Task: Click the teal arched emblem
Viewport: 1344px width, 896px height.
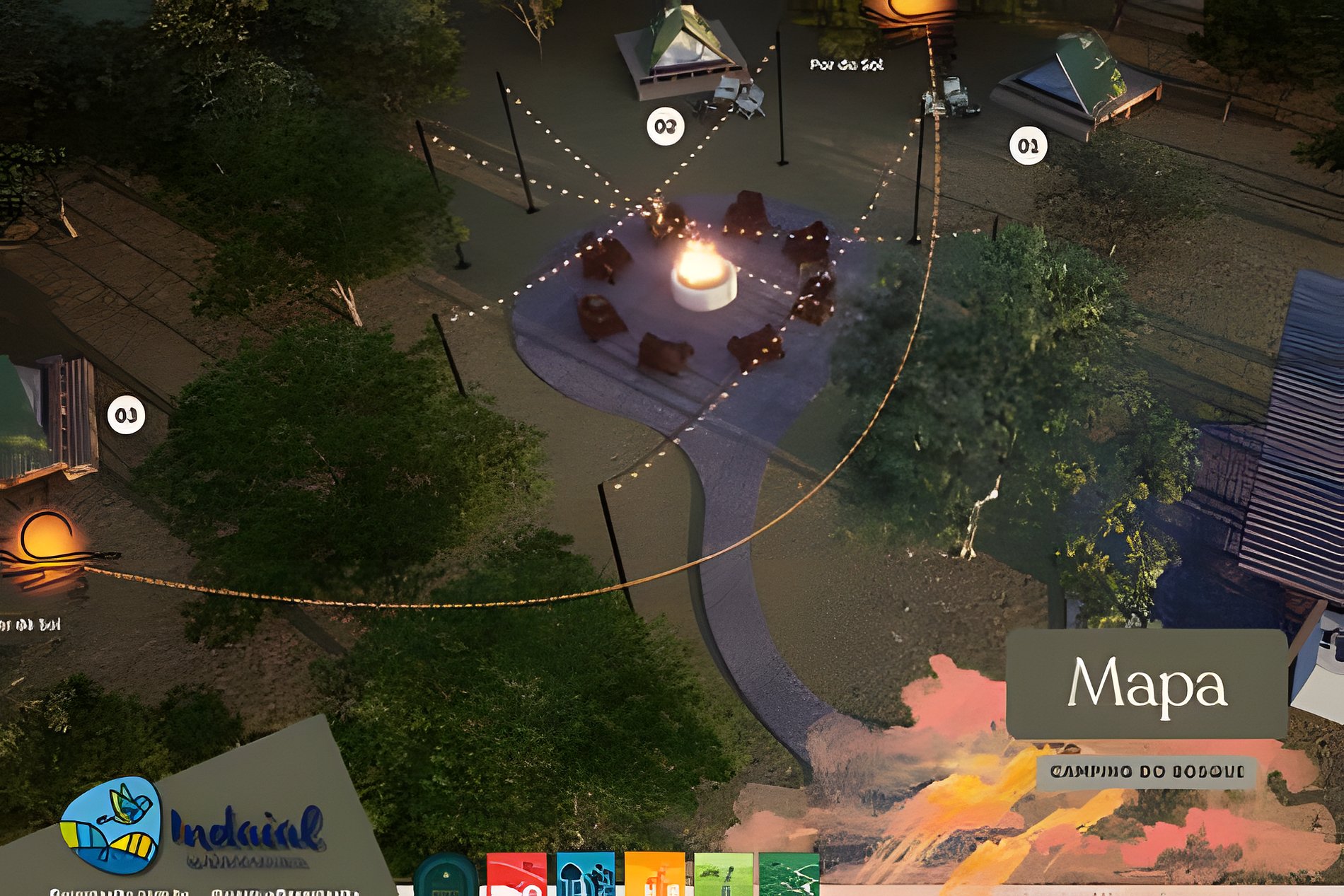Action: pyautogui.click(x=446, y=877)
